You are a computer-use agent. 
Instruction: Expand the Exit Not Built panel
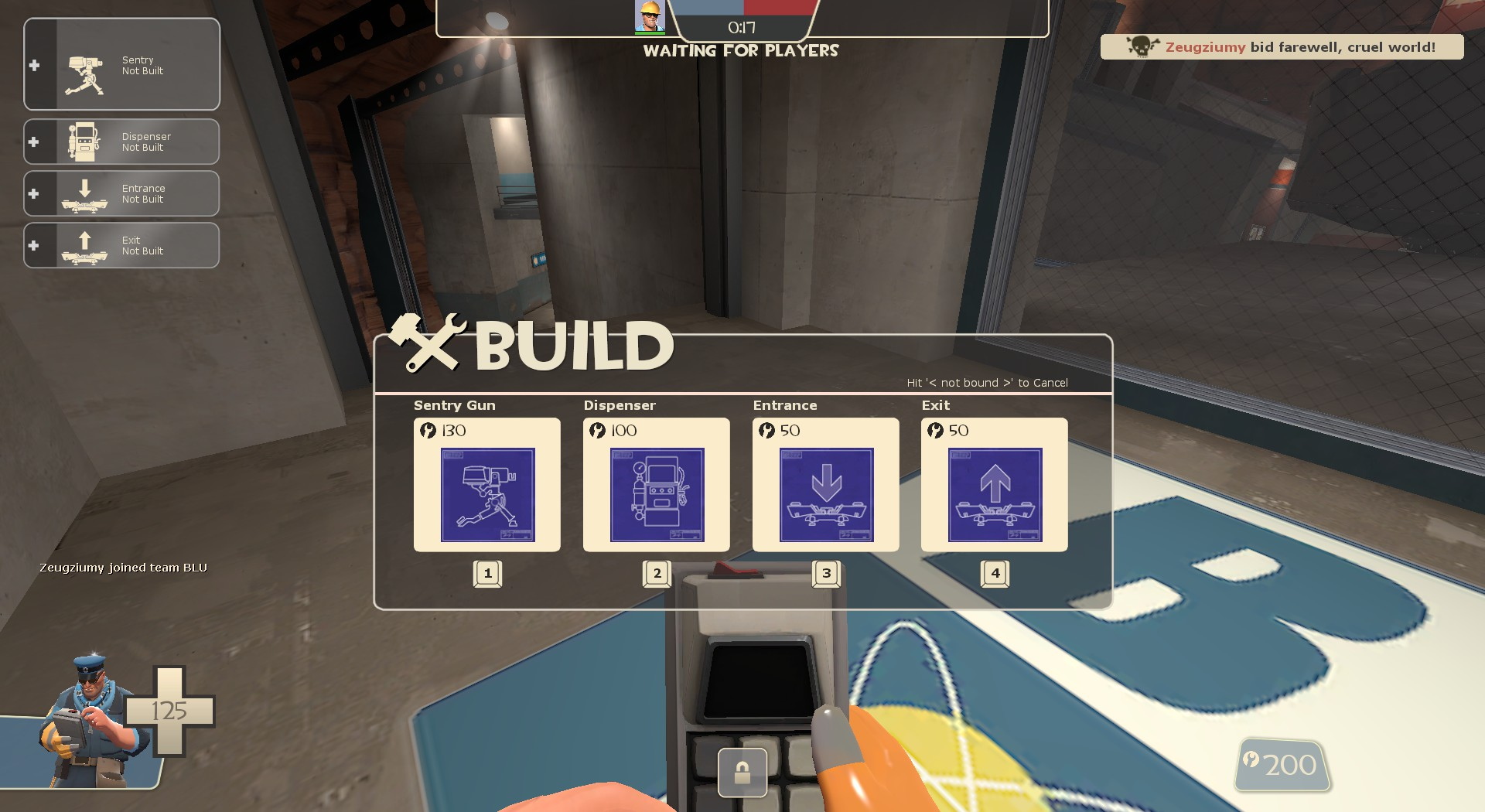121,245
